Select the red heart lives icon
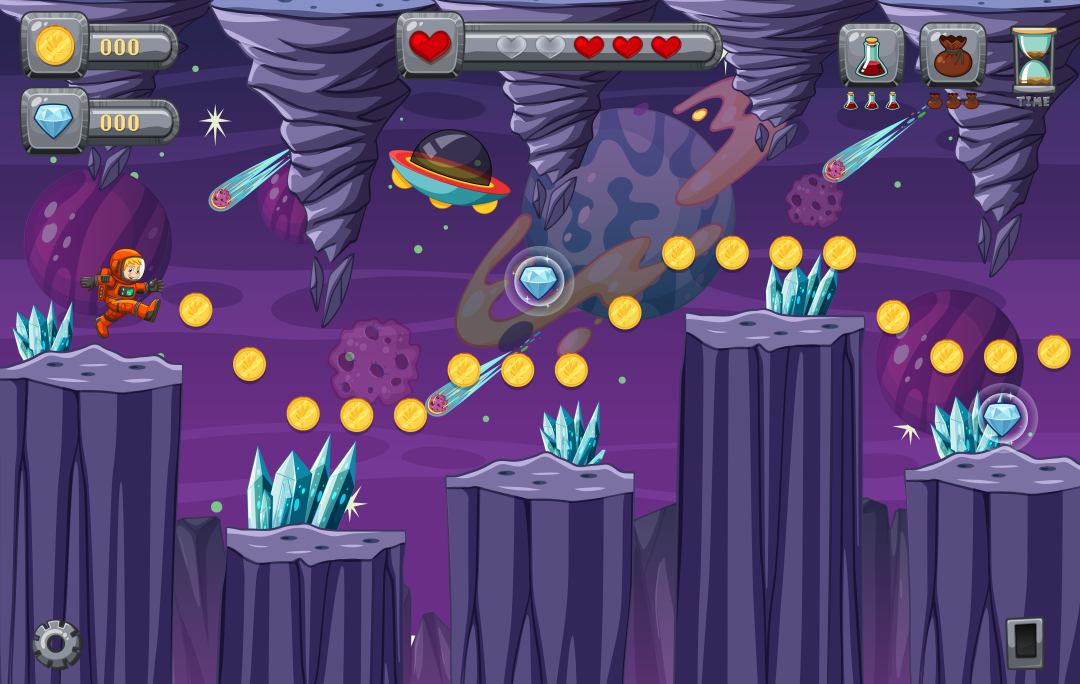The image size is (1080, 684). 430,45
